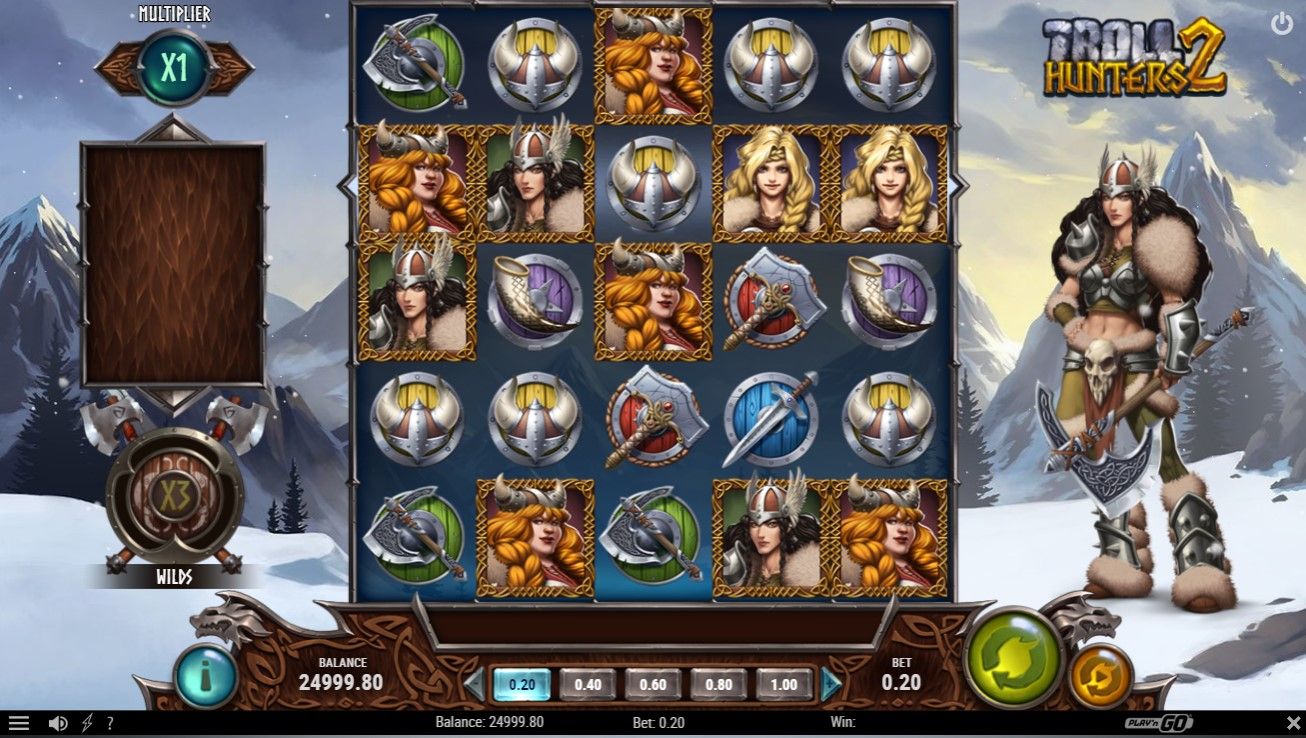Image resolution: width=1306 pixels, height=738 pixels.
Task: Spin the reels with the green button
Action: 1012,658
